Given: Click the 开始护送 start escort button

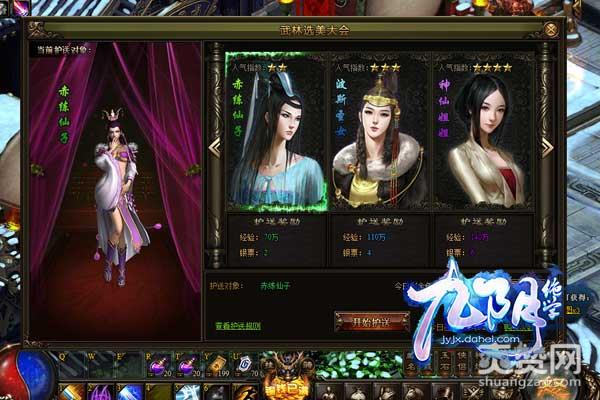Looking at the screenshot, I should tap(371, 321).
